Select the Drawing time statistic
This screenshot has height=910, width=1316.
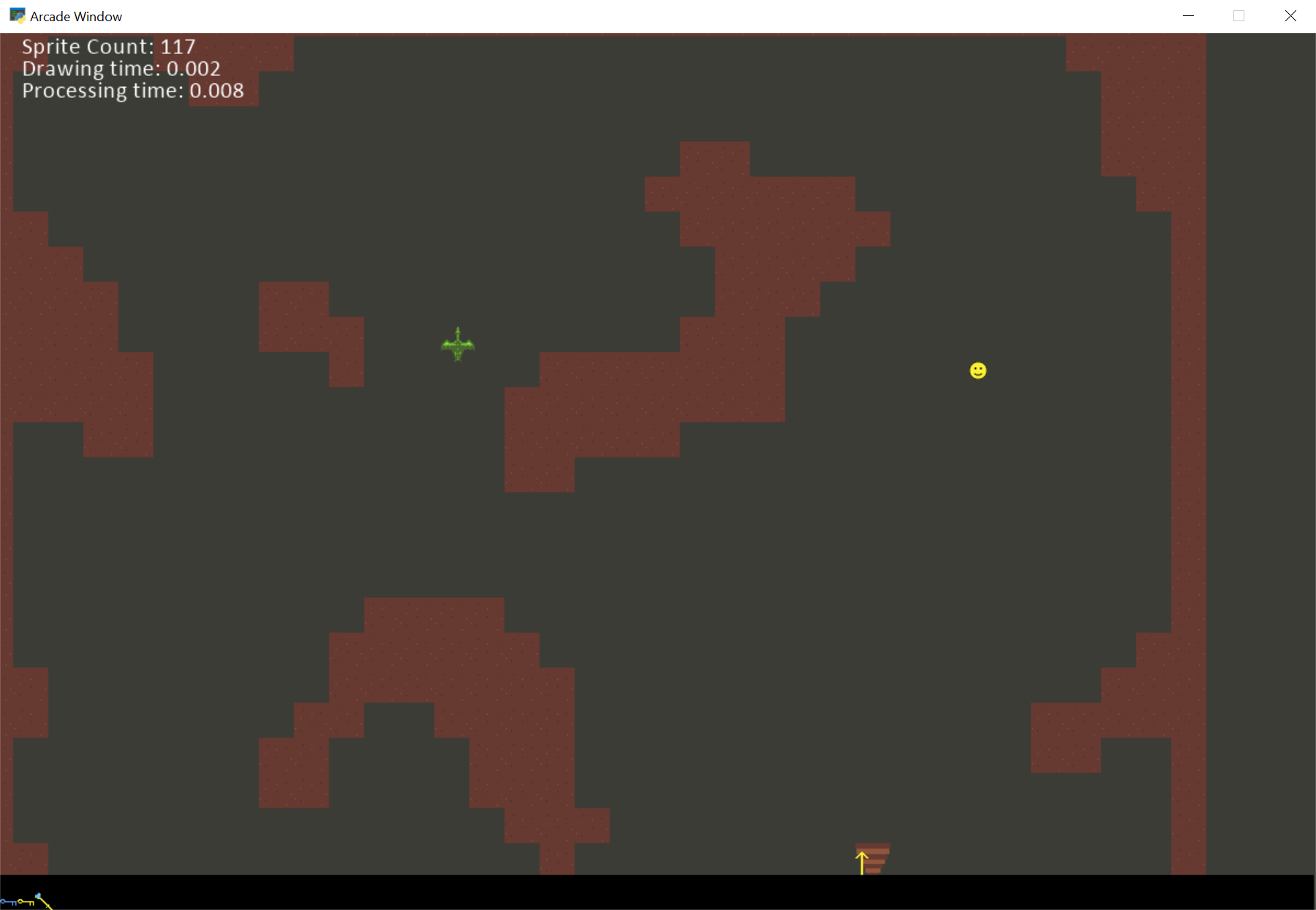click(x=121, y=69)
